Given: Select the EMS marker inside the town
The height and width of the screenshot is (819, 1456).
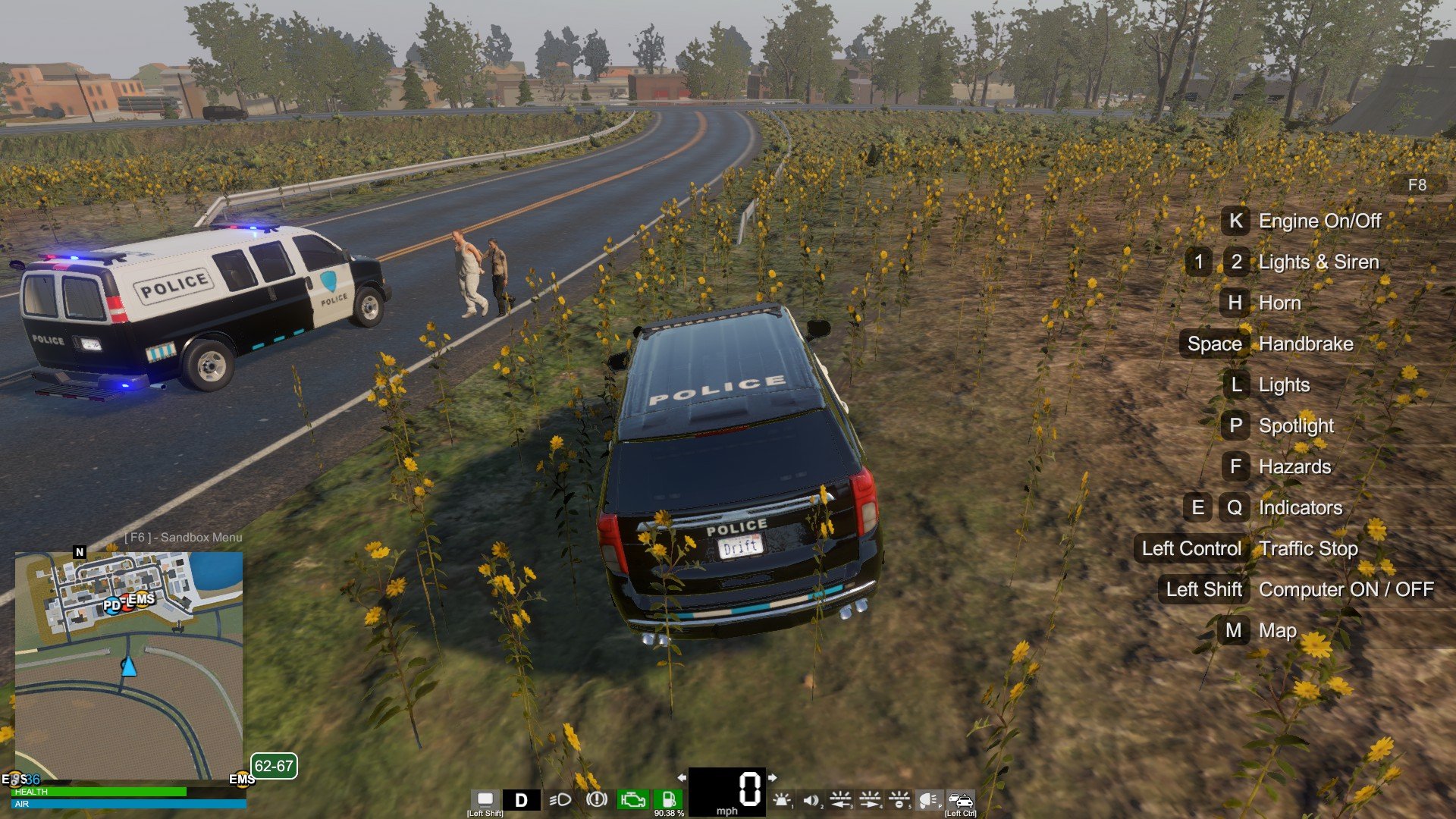Looking at the screenshot, I should [x=141, y=599].
